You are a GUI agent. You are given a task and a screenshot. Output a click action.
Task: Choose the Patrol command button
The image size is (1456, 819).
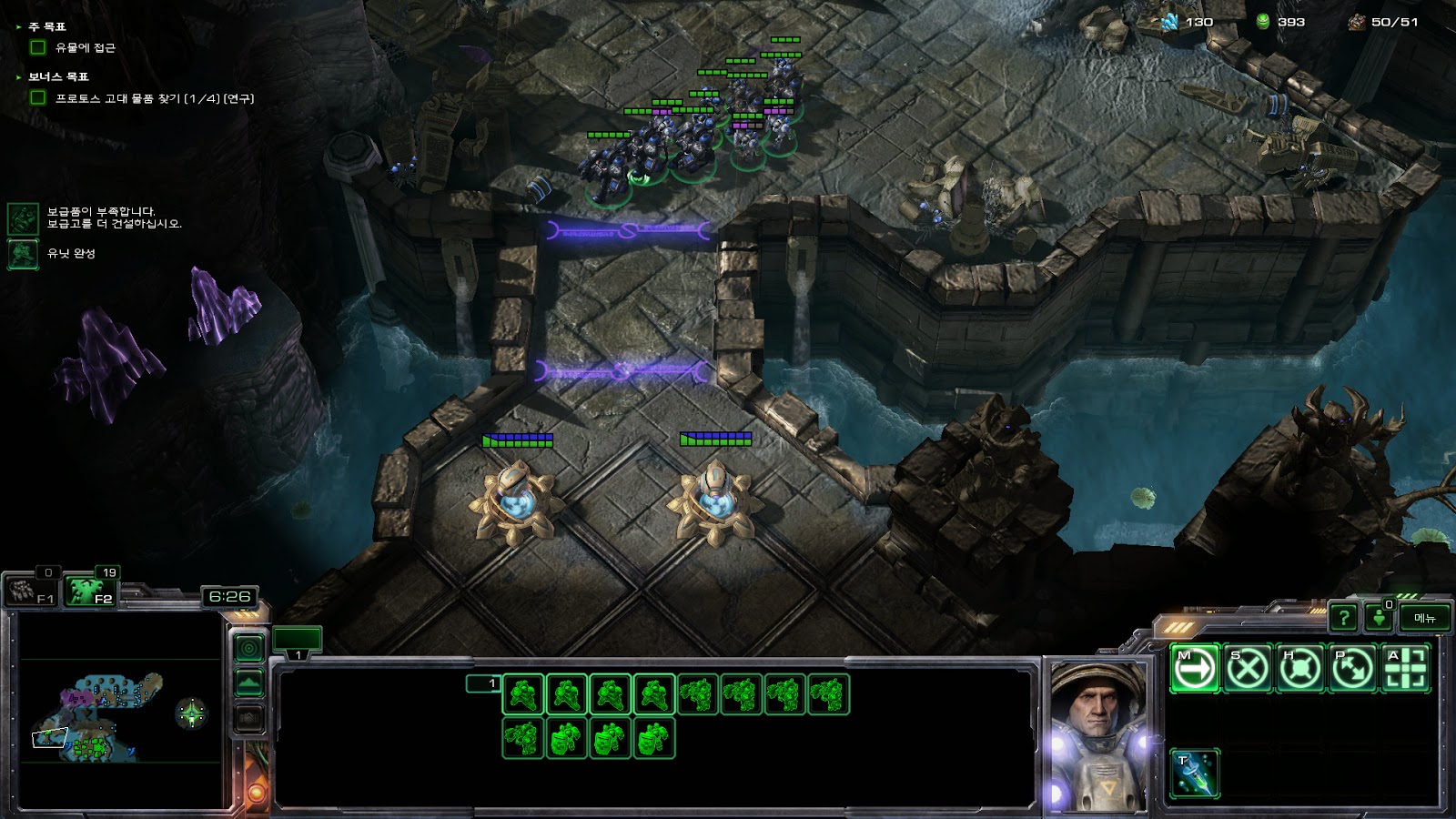point(1352,669)
